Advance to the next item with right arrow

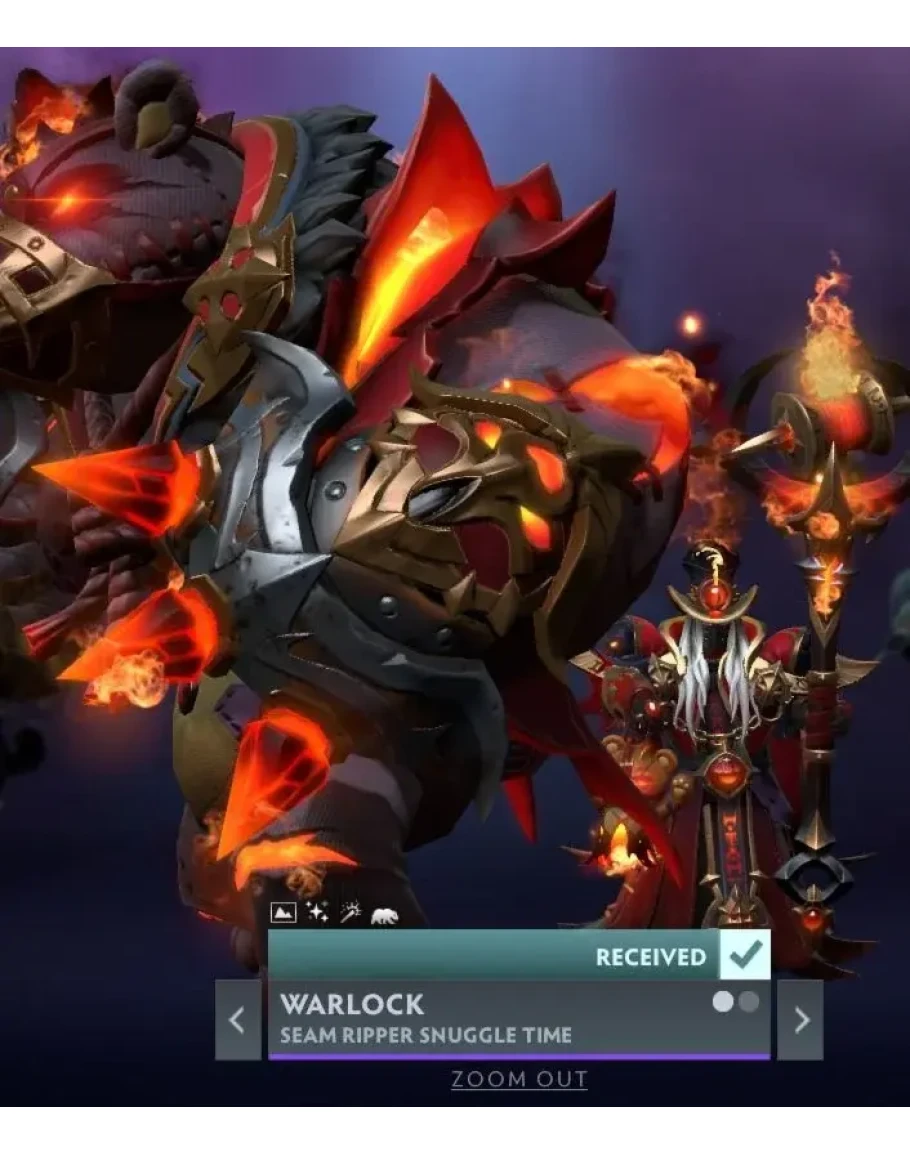(801, 1019)
